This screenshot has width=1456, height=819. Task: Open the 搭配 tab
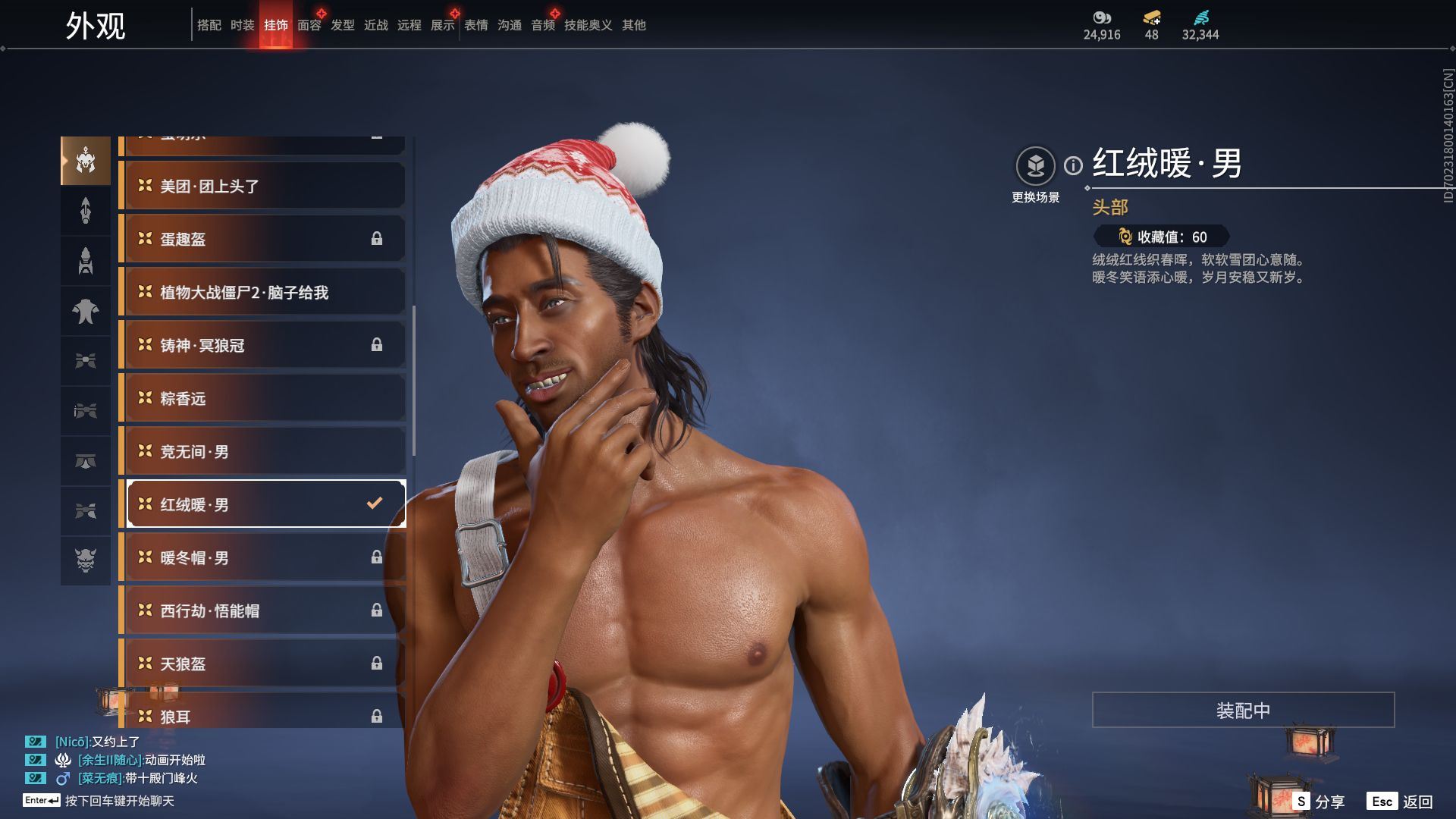point(209,25)
